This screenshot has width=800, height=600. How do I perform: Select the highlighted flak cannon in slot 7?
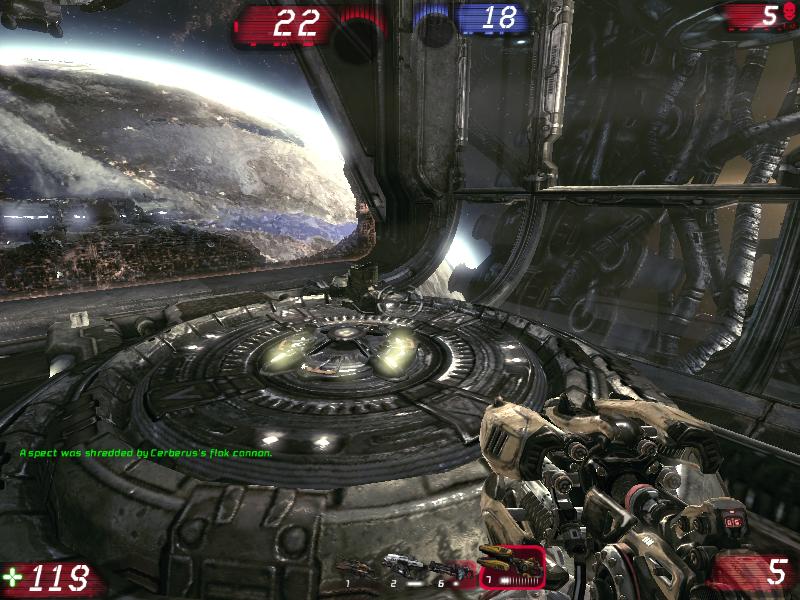(511, 564)
